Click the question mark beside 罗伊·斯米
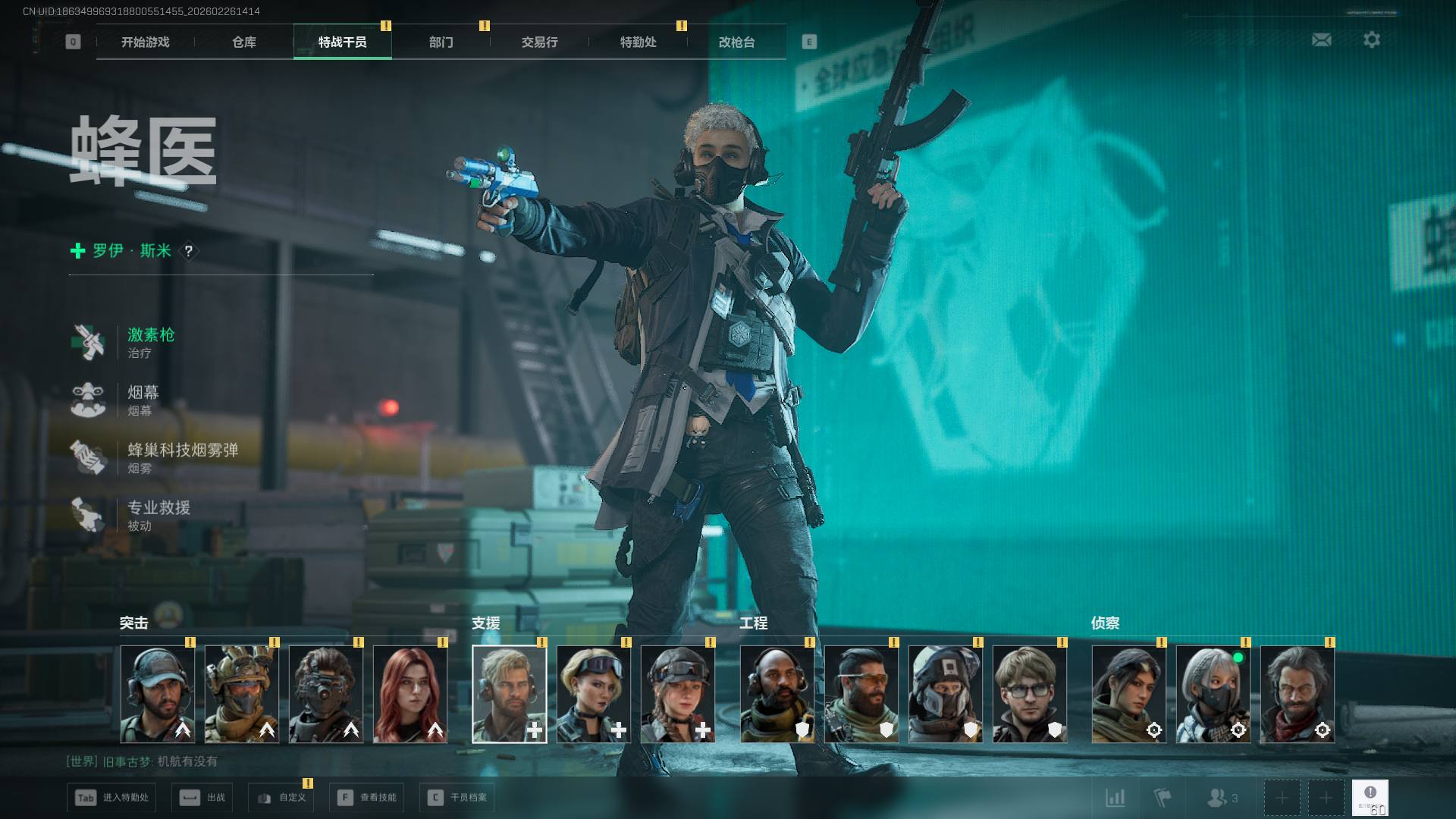 click(188, 251)
